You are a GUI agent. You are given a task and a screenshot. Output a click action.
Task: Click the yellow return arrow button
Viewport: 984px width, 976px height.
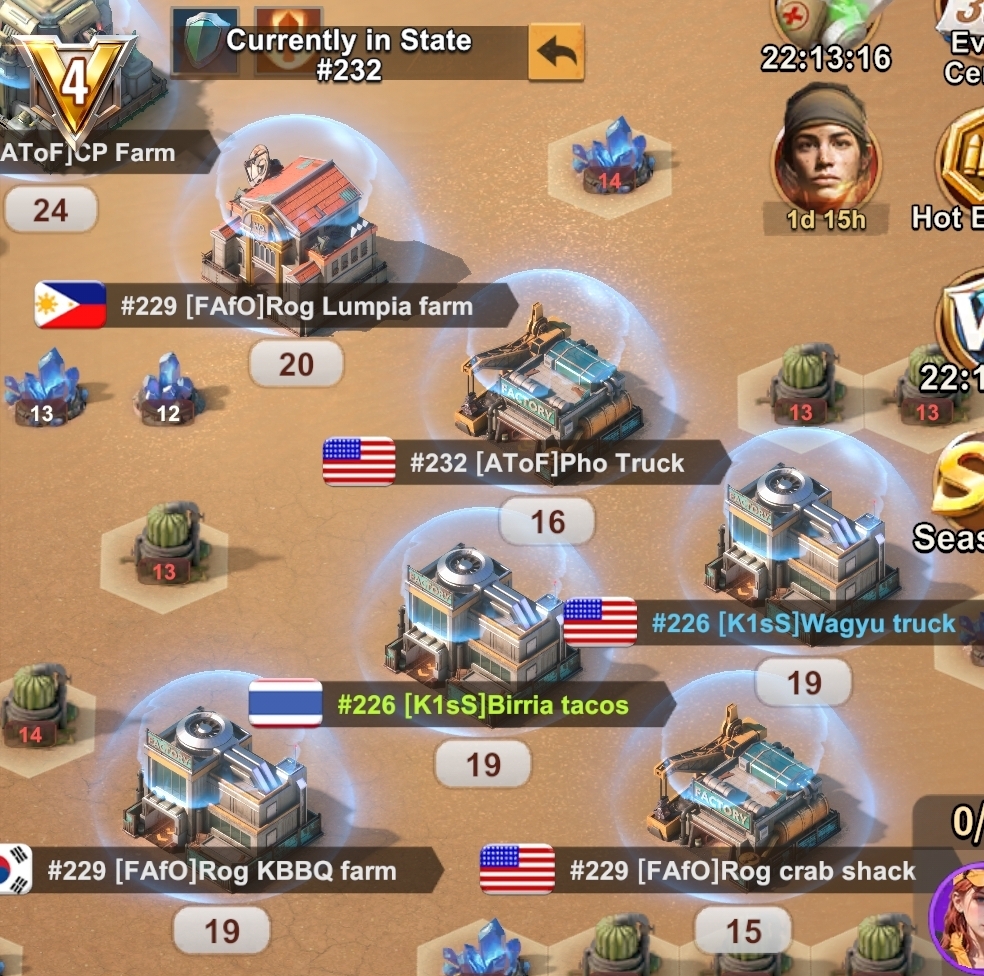(555, 52)
